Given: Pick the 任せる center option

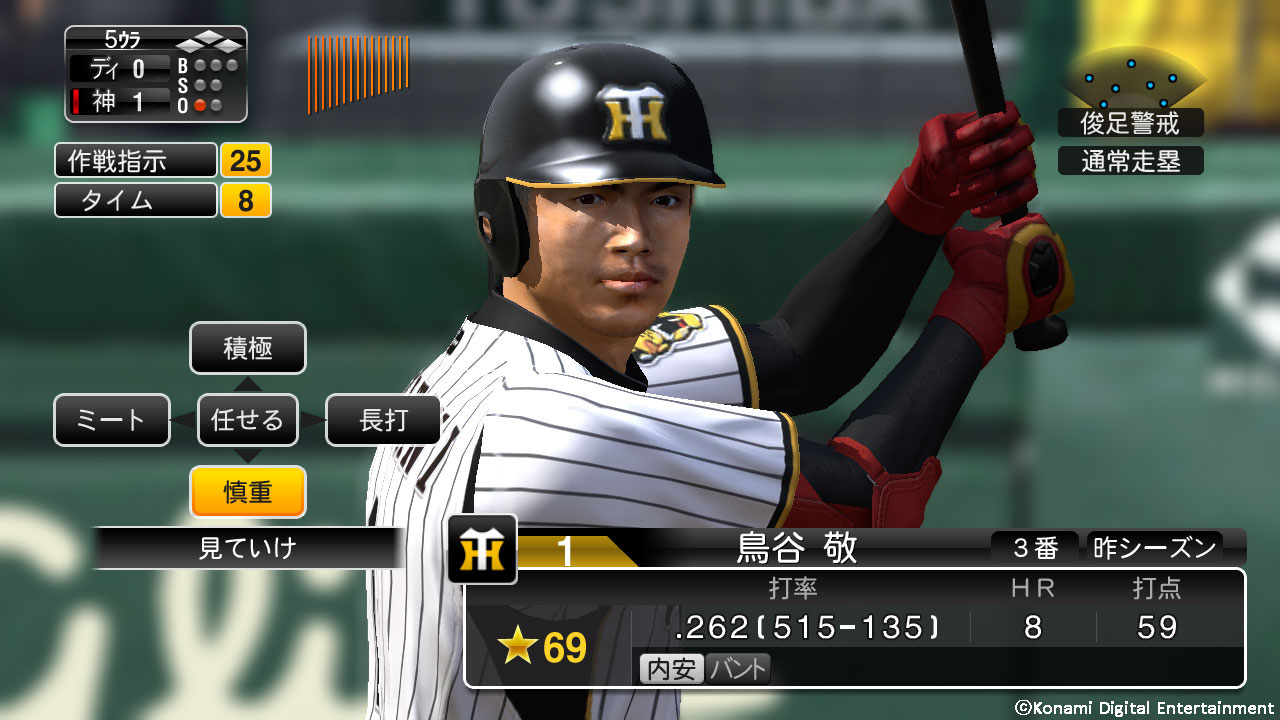Looking at the screenshot, I should (x=247, y=420).
